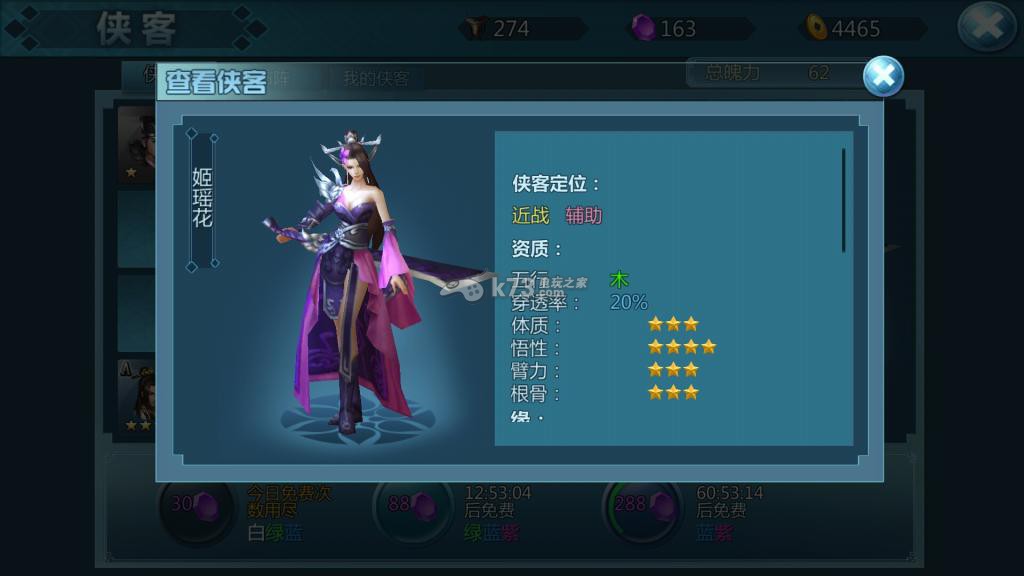Close the 侠客 screen with the top-right X
1024x576 pixels.
point(986,27)
